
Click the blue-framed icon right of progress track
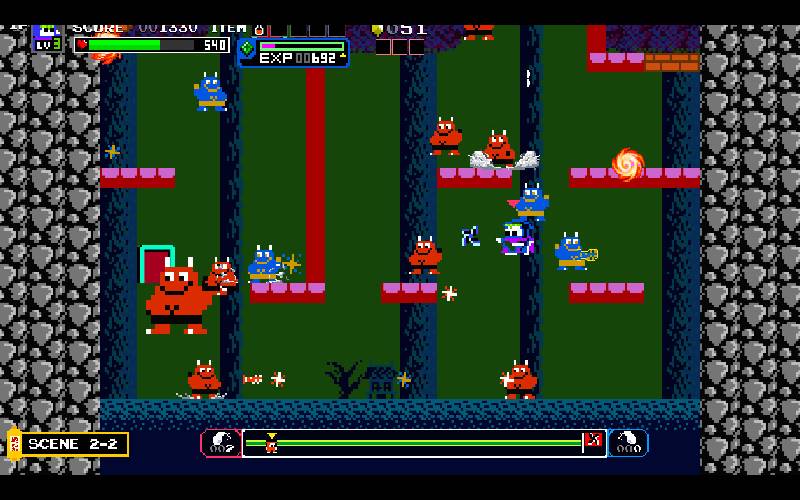point(628,443)
